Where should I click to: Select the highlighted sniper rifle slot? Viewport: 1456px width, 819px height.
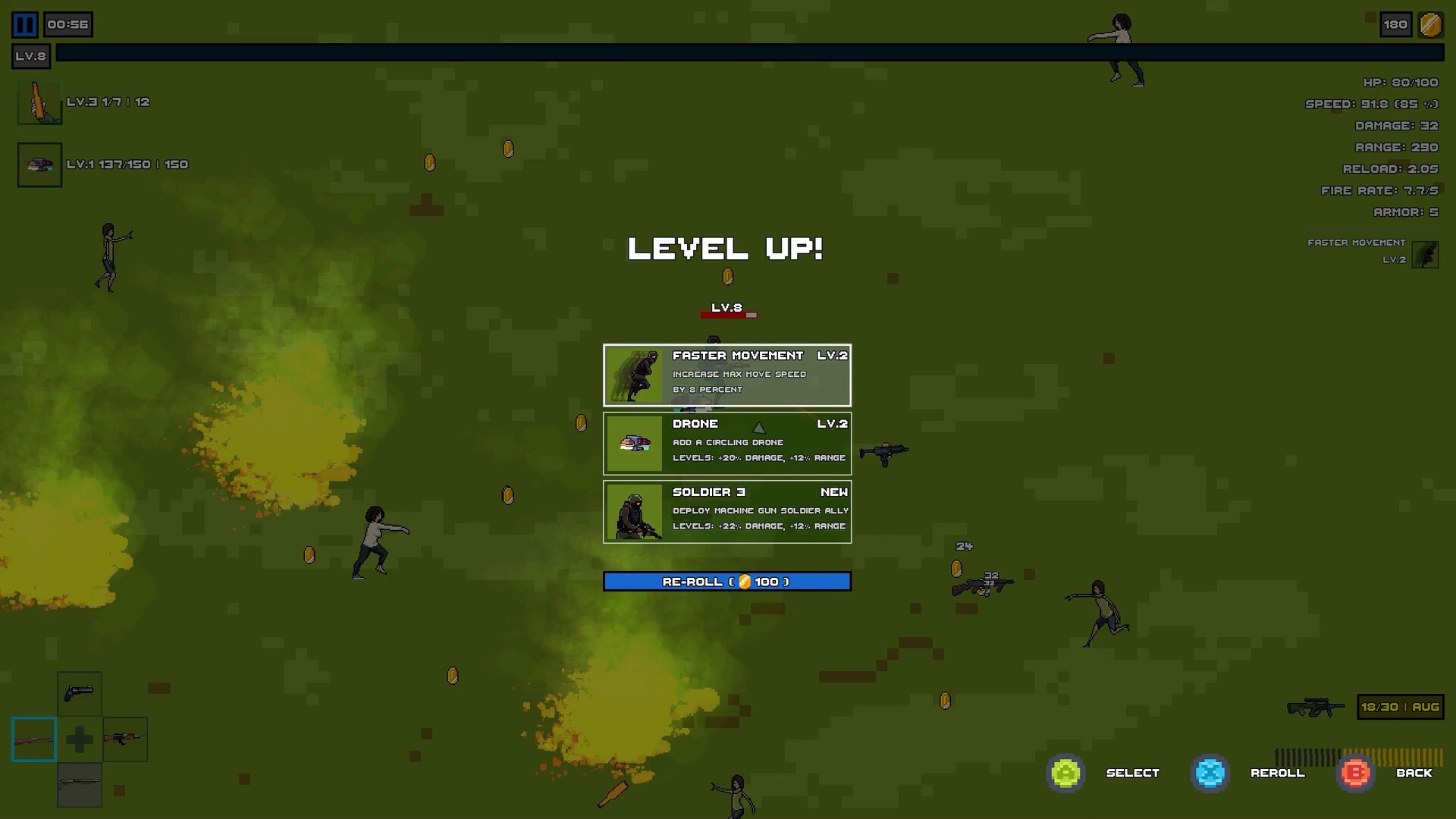(x=34, y=739)
